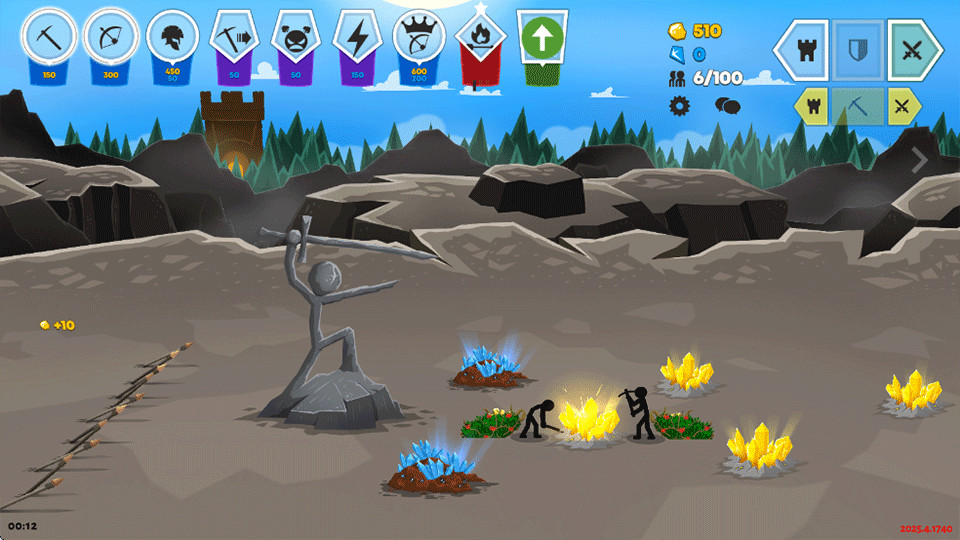Click the right arrow to pan the view
The image size is (960, 540).
[919, 159]
